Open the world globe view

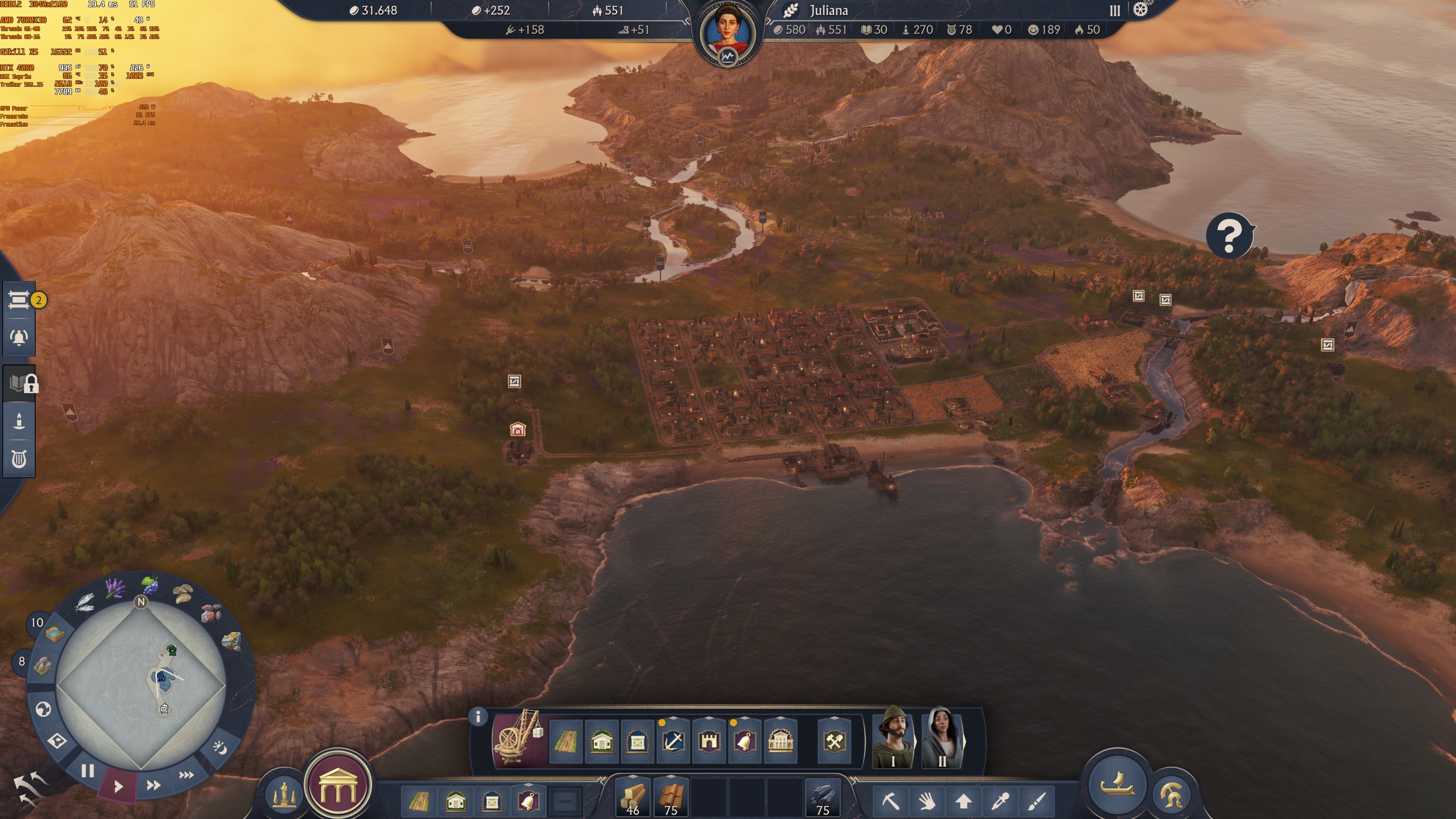pyautogui.click(x=44, y=709)
